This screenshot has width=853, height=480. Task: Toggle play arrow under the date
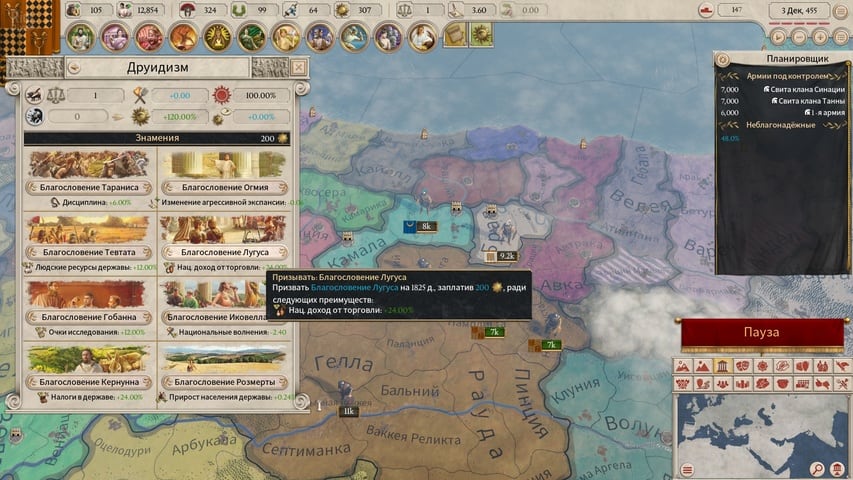(x=777, y=36)
